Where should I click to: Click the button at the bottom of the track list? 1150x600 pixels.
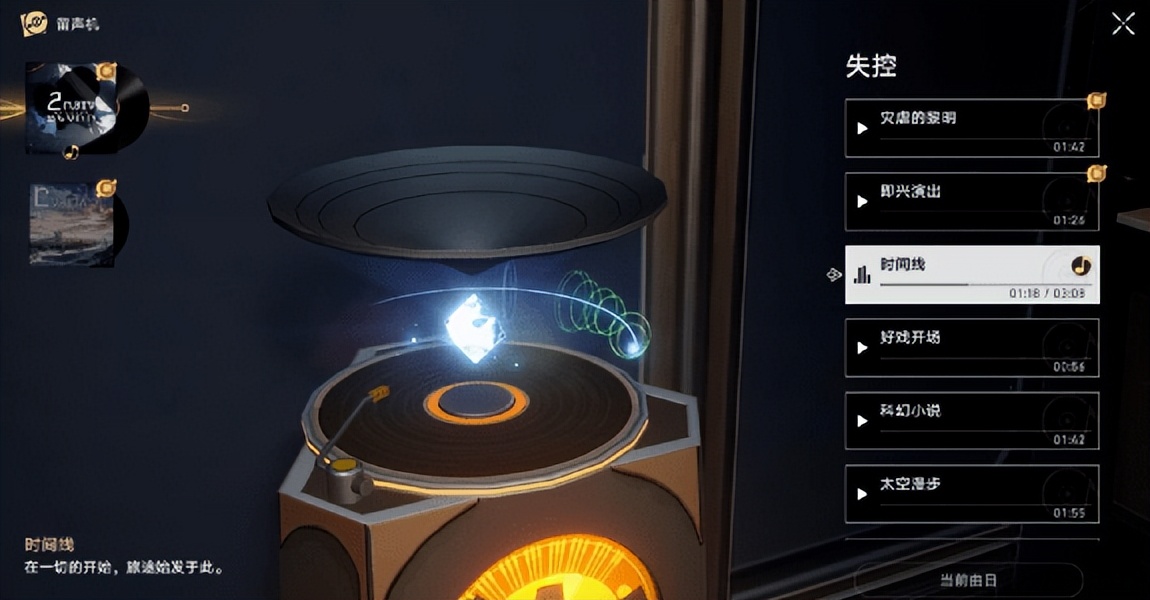click(x=968, y=580)
